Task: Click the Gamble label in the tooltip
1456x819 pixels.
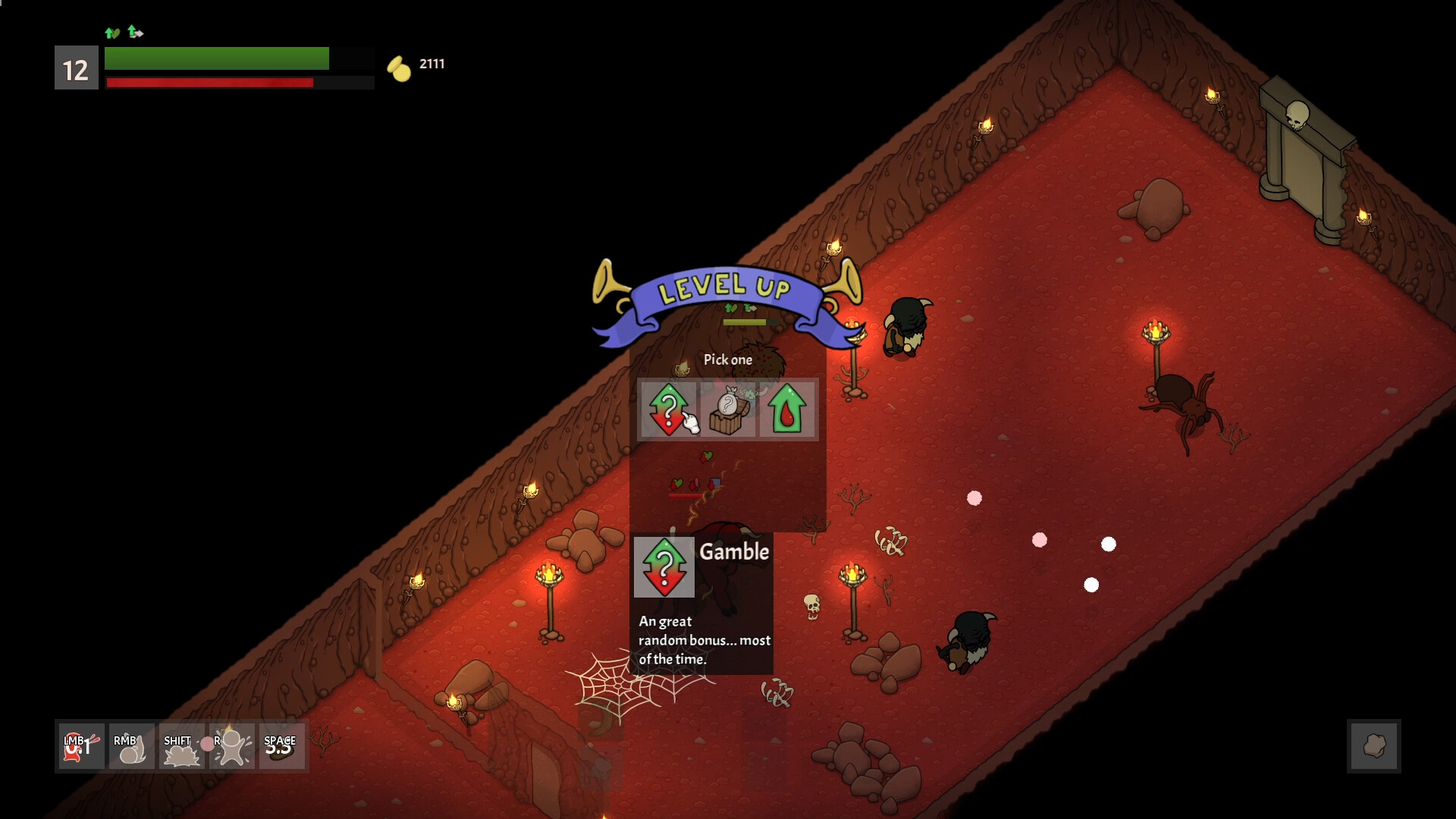Action: pyautogui.click(x=735, y=552)
